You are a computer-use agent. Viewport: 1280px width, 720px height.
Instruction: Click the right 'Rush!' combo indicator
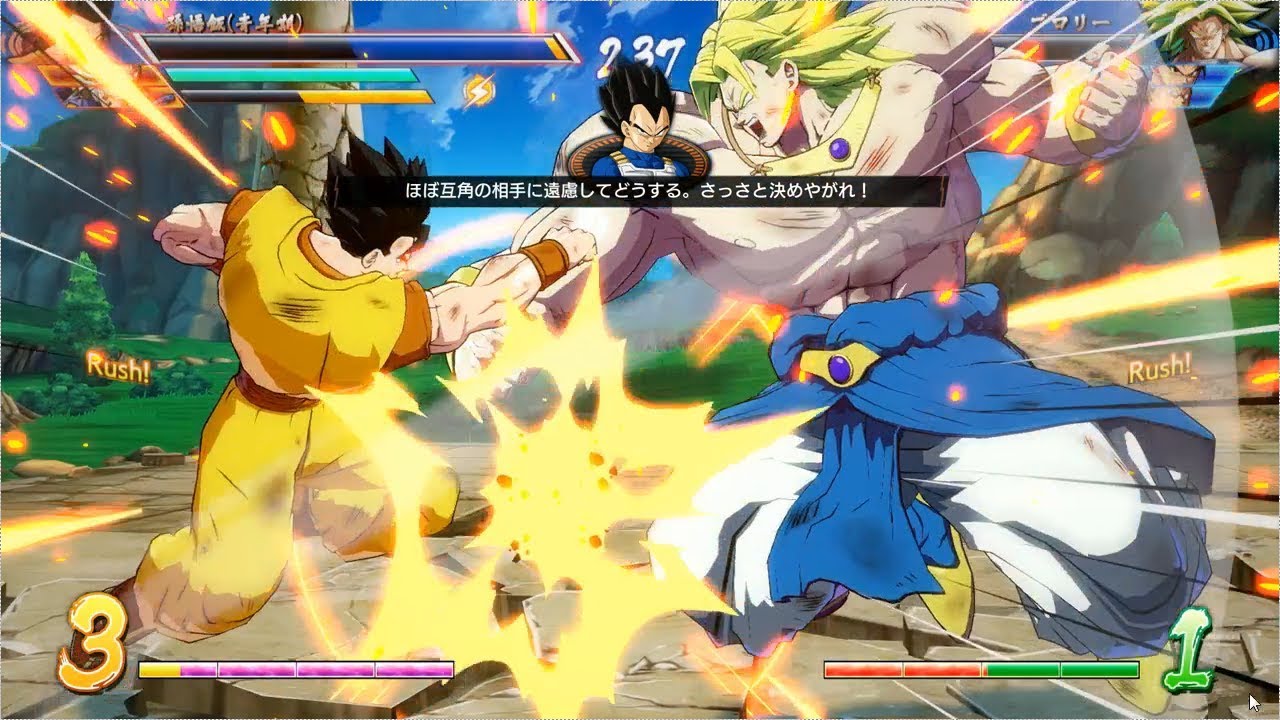click(x=1160, y=370)
